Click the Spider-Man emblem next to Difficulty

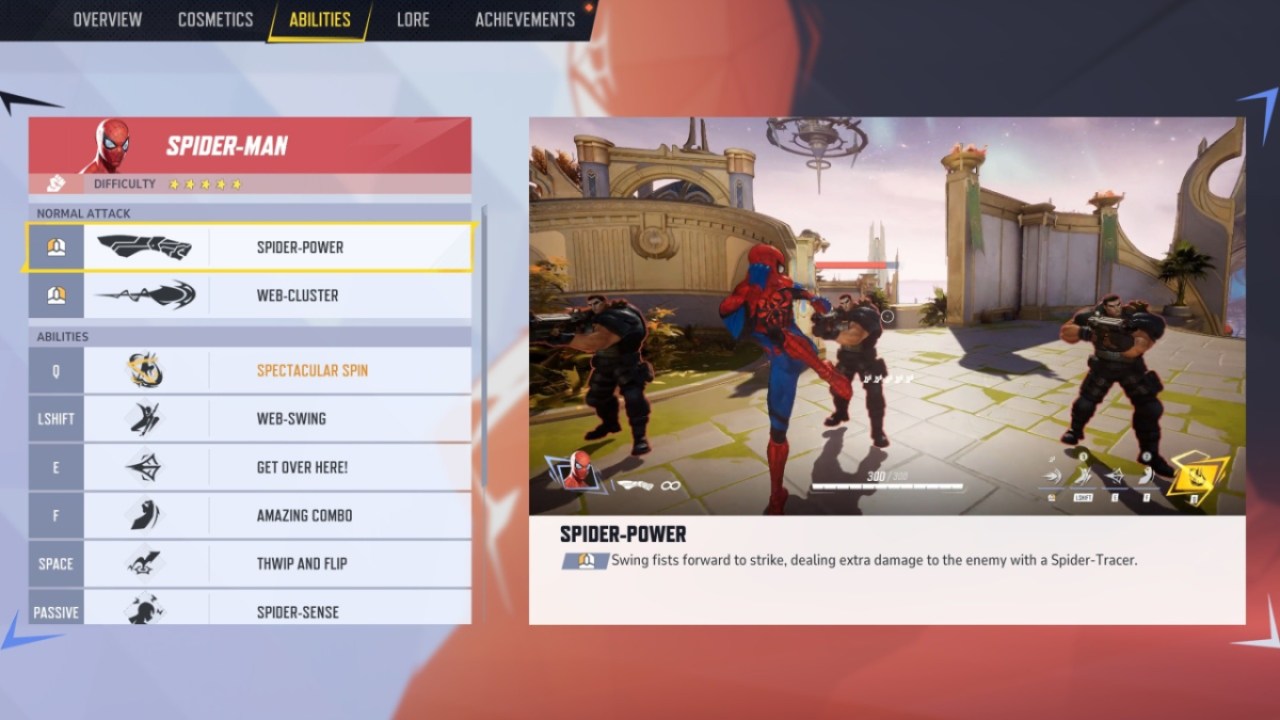(56, 183)
